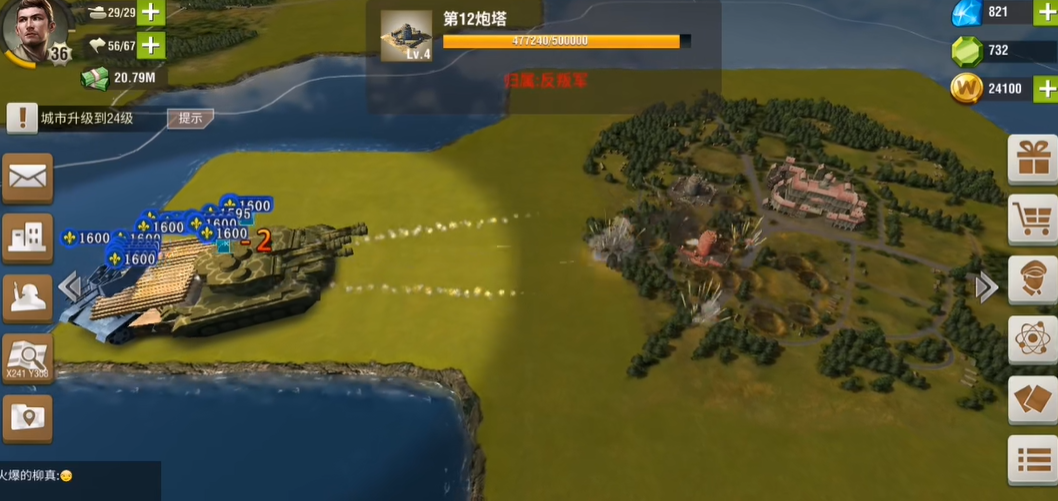Screen dimensions: 1058x501
Task: Select the soldier troops icon
Action: [x=27, y=297]
